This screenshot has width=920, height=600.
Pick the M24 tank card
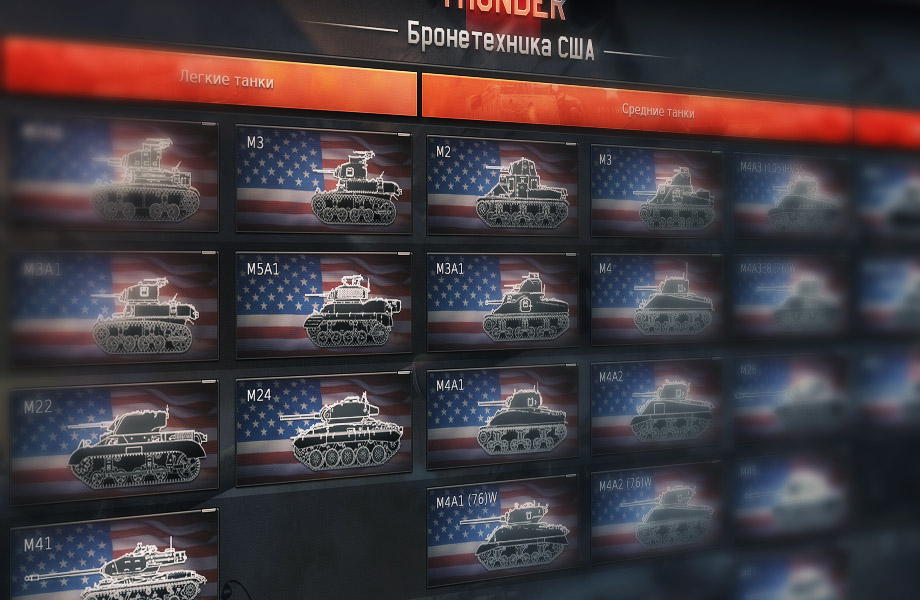323,428
